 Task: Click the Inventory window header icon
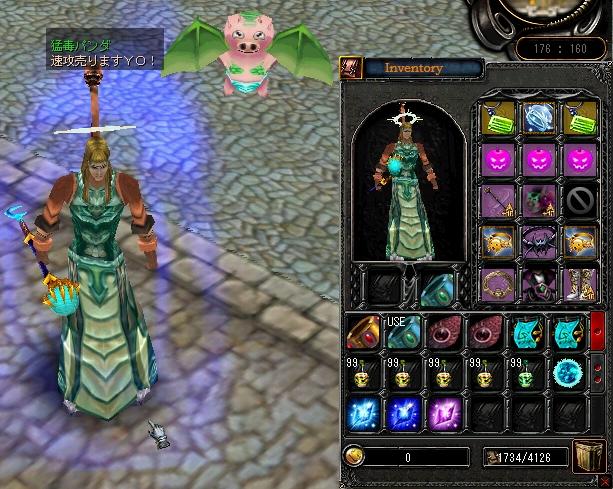click(351, 67)
